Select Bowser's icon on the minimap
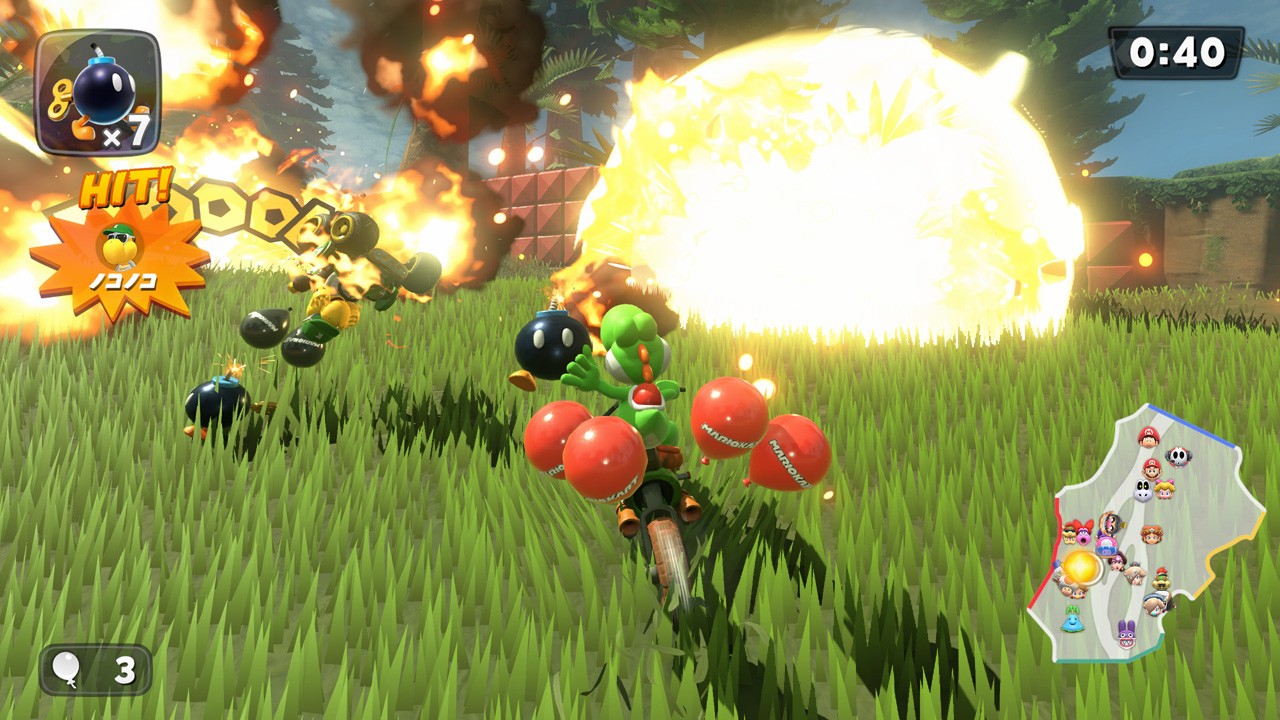The width and height of the screenshot is (1280, 720). pyautogui.click(x=1068, y=535)
